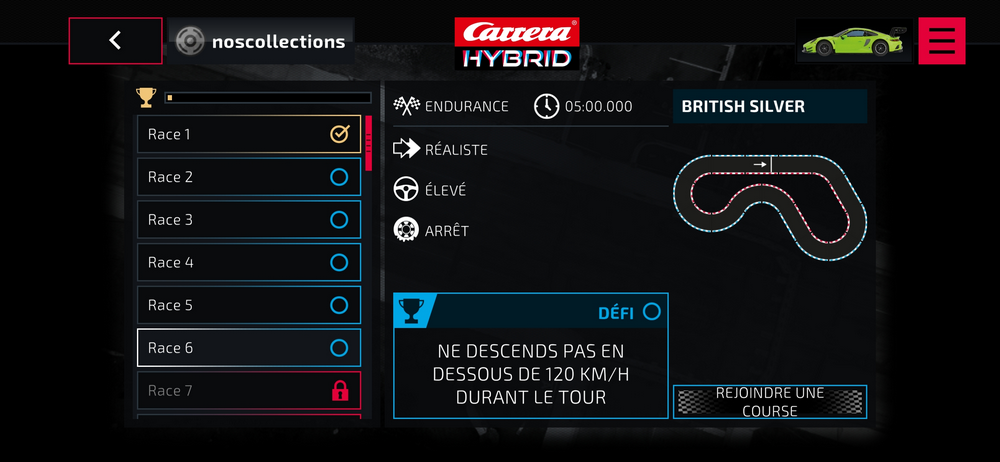This screenshot has height=462, width=1000.
Task: Click Rejoindre une course button
Action: [x=769, y=402]
